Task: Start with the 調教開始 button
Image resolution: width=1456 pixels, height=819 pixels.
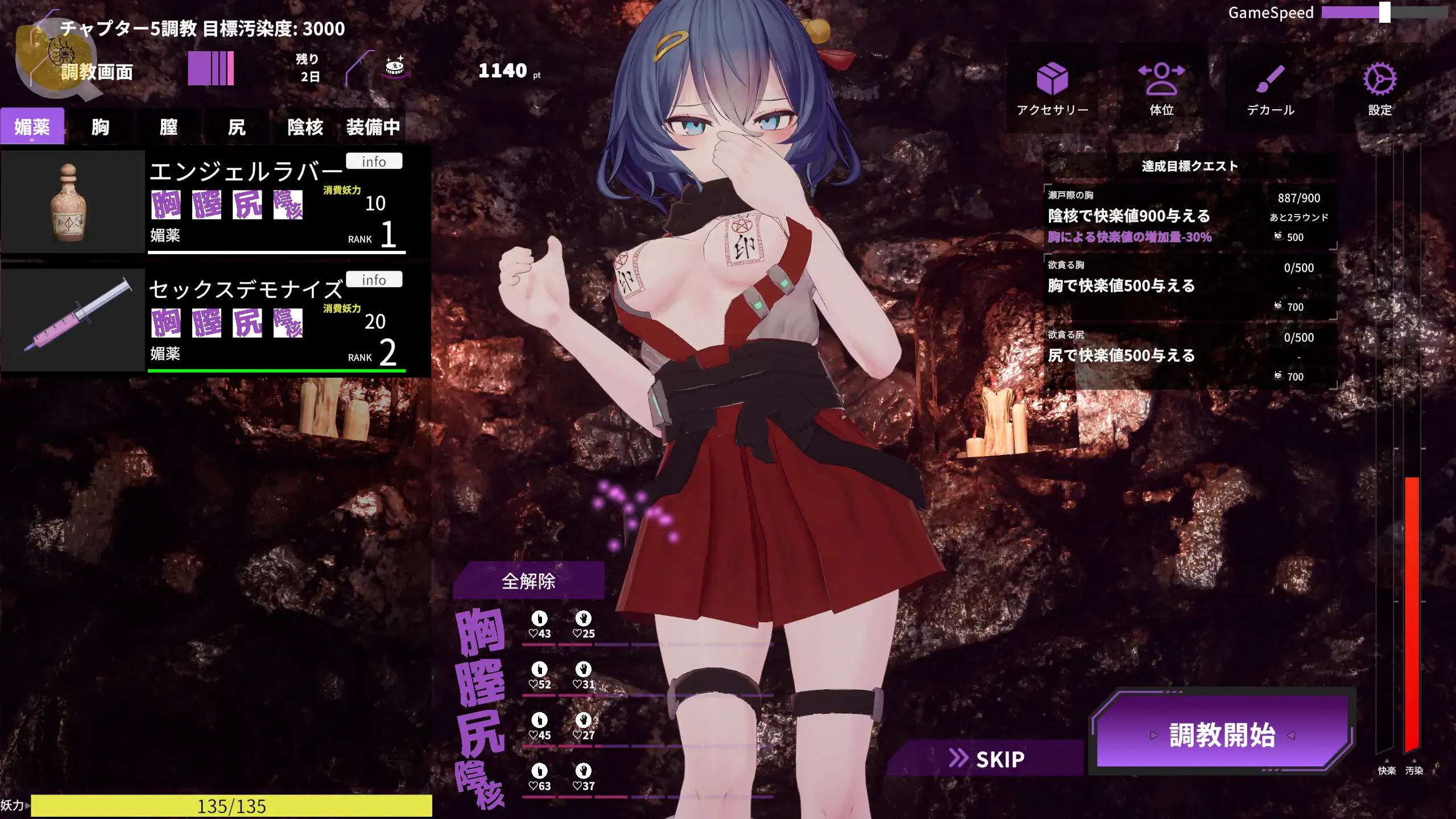Action: [x=1222, y=734]
